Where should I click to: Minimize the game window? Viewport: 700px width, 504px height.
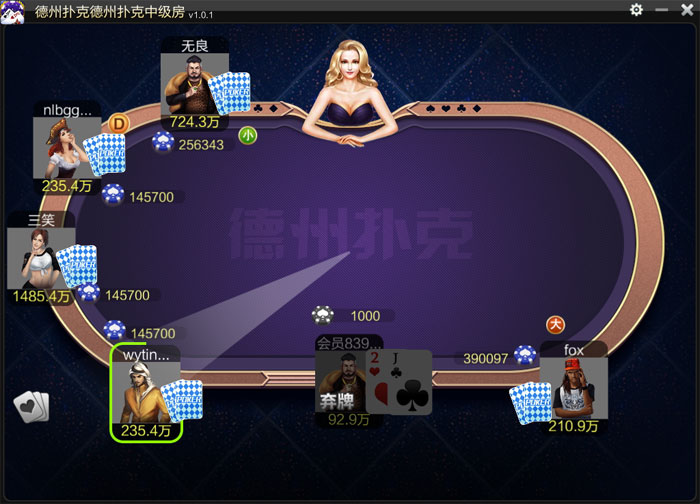[x=661, y=10]
